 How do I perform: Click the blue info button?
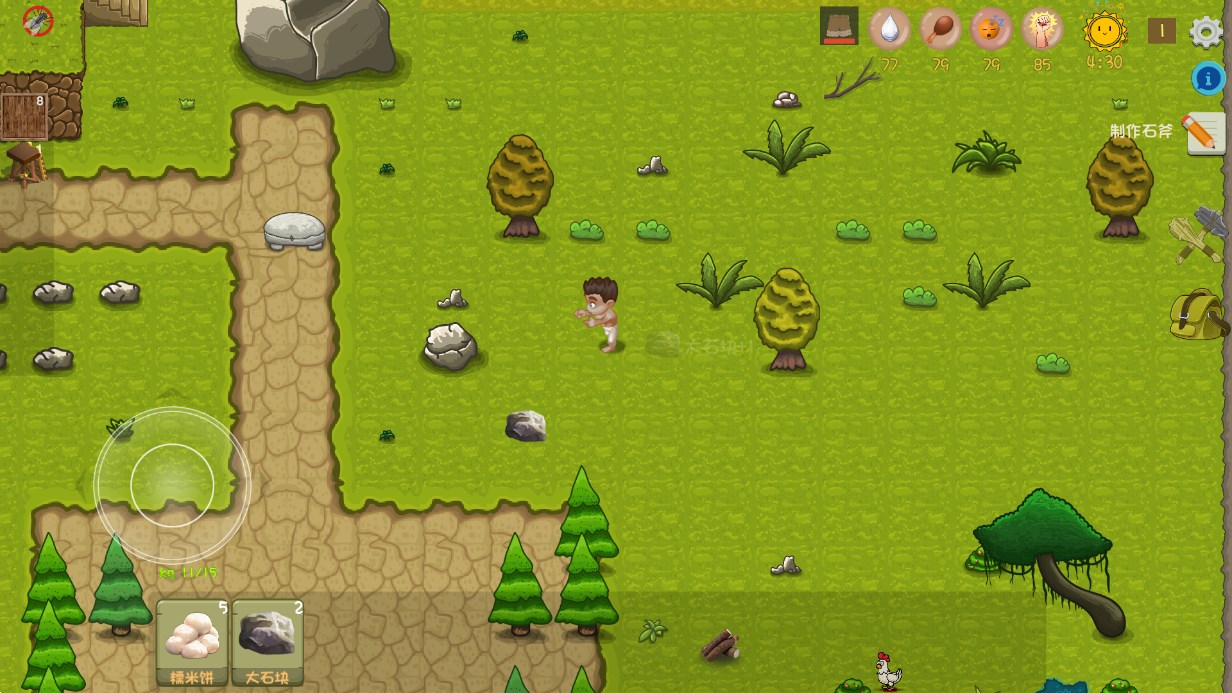[1208, 78]
